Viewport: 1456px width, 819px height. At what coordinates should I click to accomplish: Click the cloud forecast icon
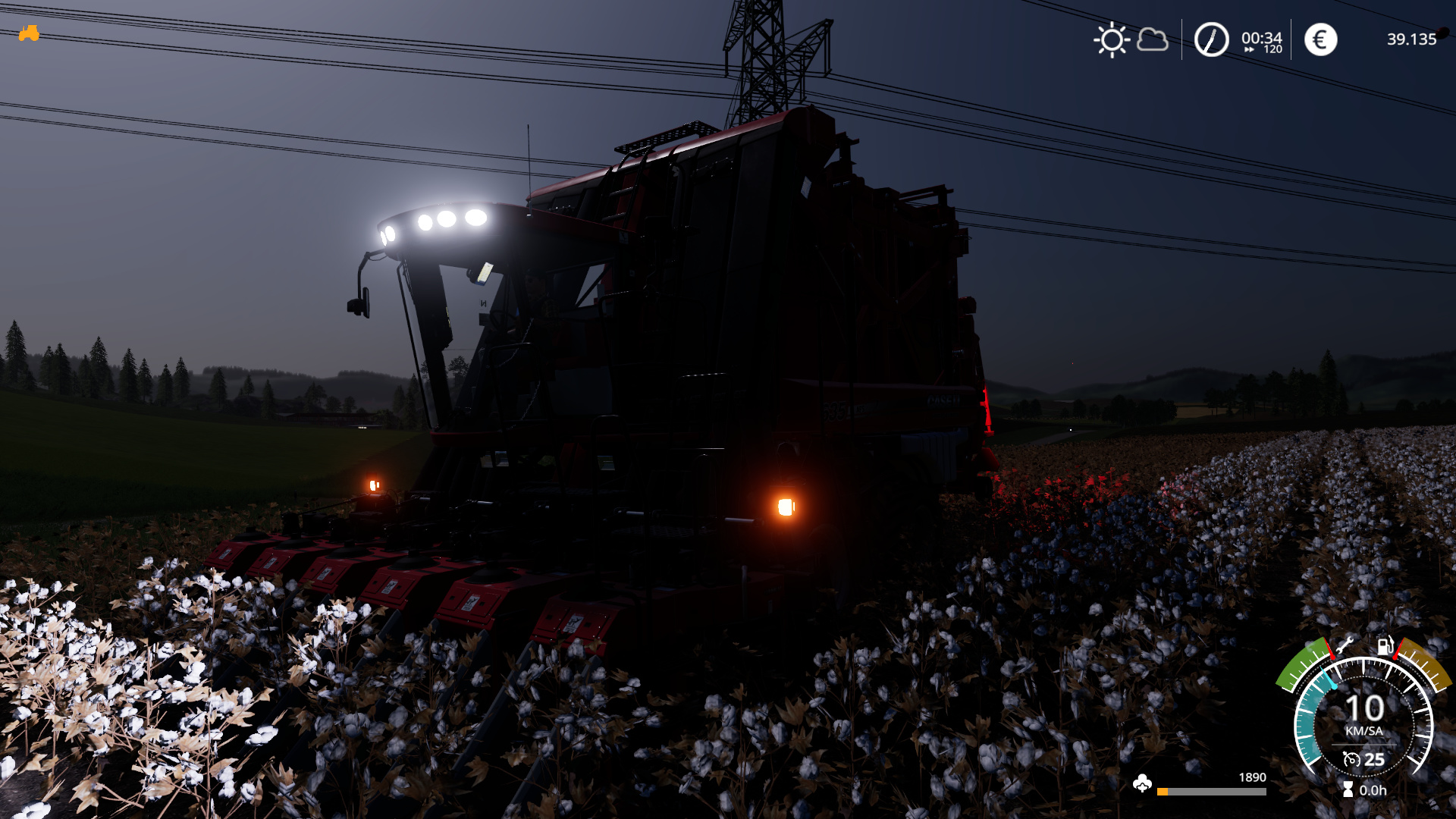click(1153, 39)
